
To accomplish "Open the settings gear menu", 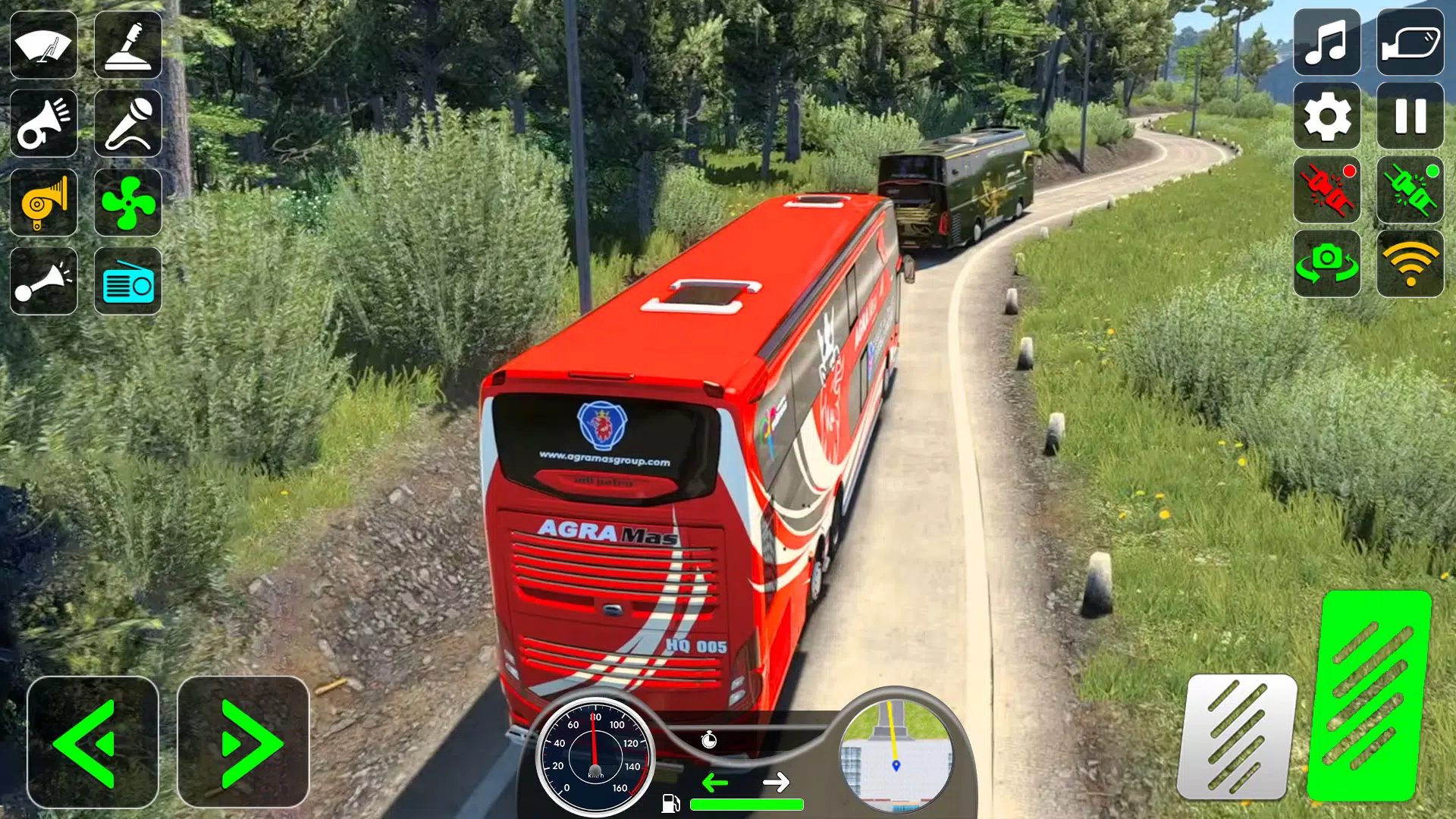I will tap(1326, 116).
